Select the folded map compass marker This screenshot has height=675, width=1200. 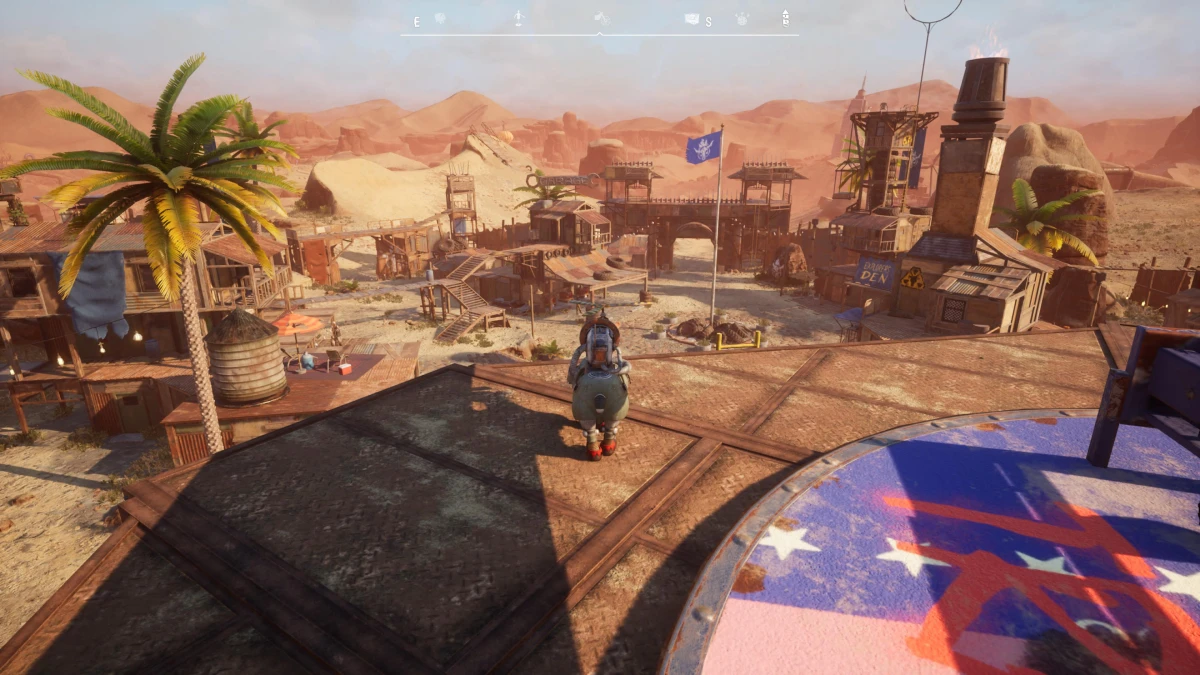coord(691,18)
